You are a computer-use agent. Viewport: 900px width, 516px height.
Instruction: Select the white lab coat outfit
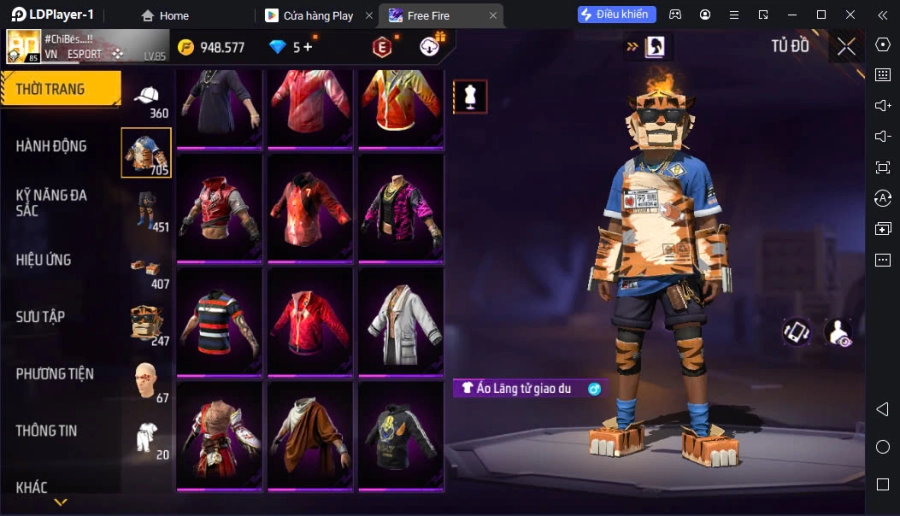click(402, 321)
